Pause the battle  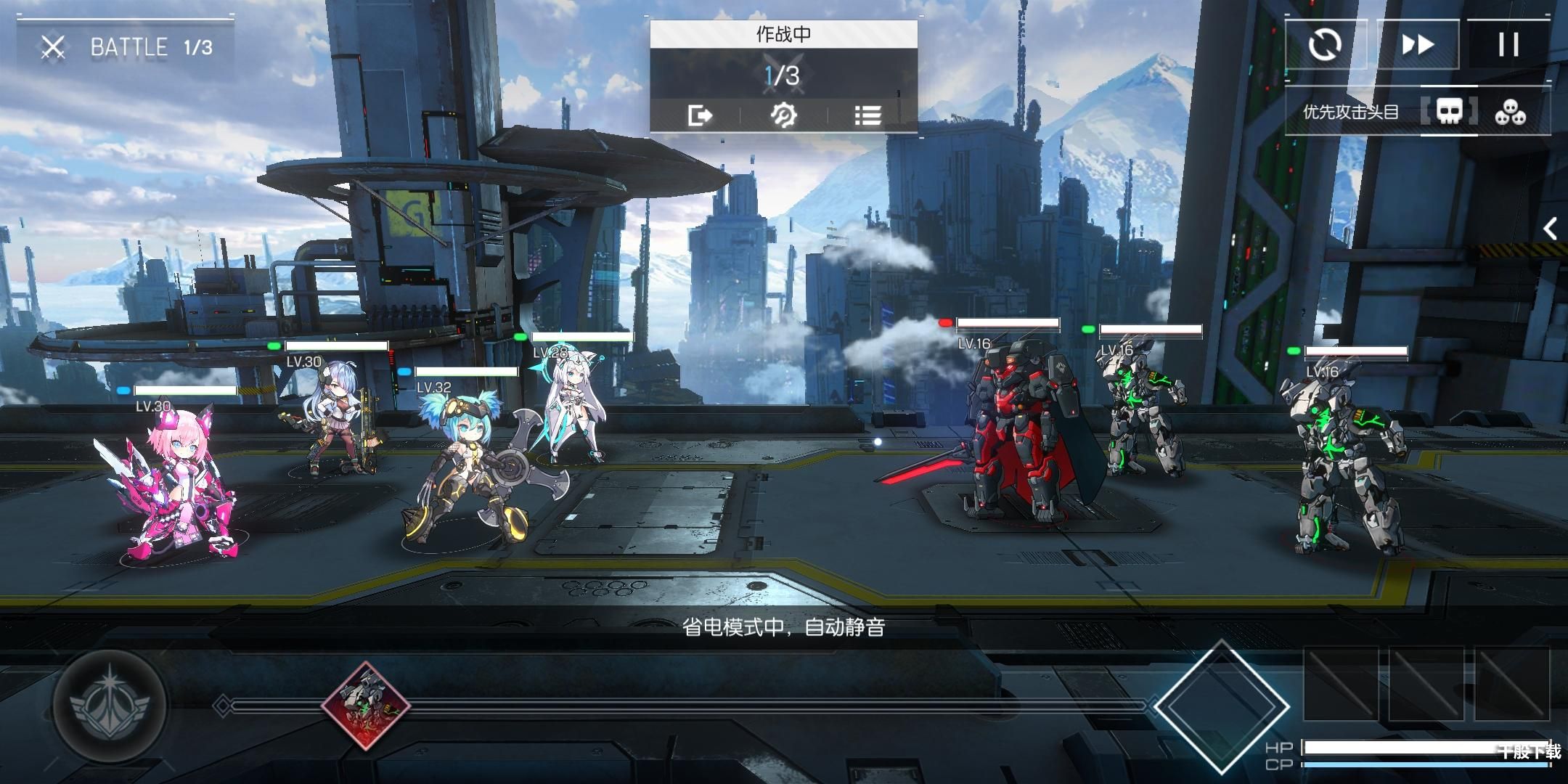(x=1508, y=45)
